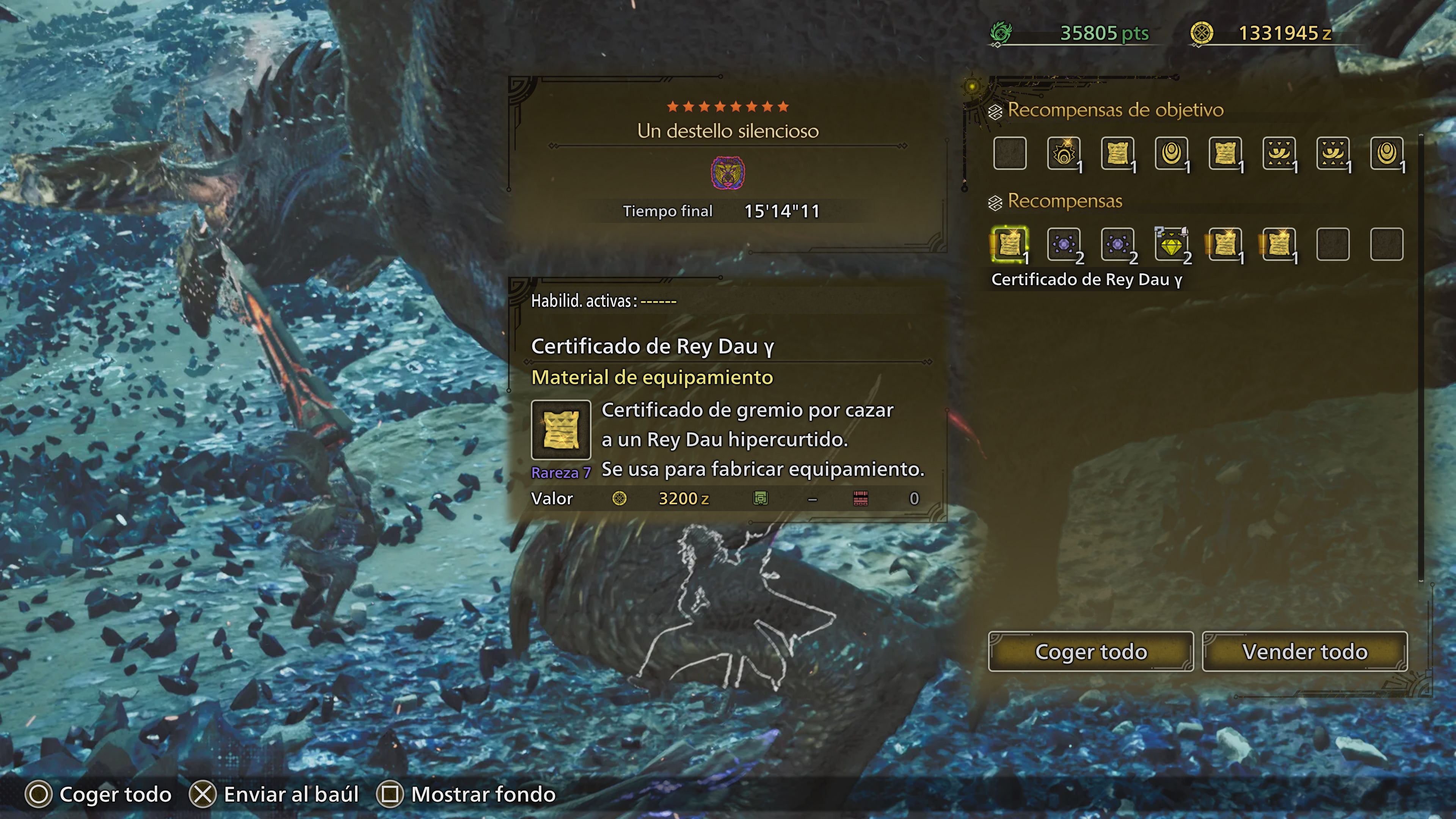Viewport: 1456px width, 819px height.
Task: Select the Vender todo button
Action: 1304,652
